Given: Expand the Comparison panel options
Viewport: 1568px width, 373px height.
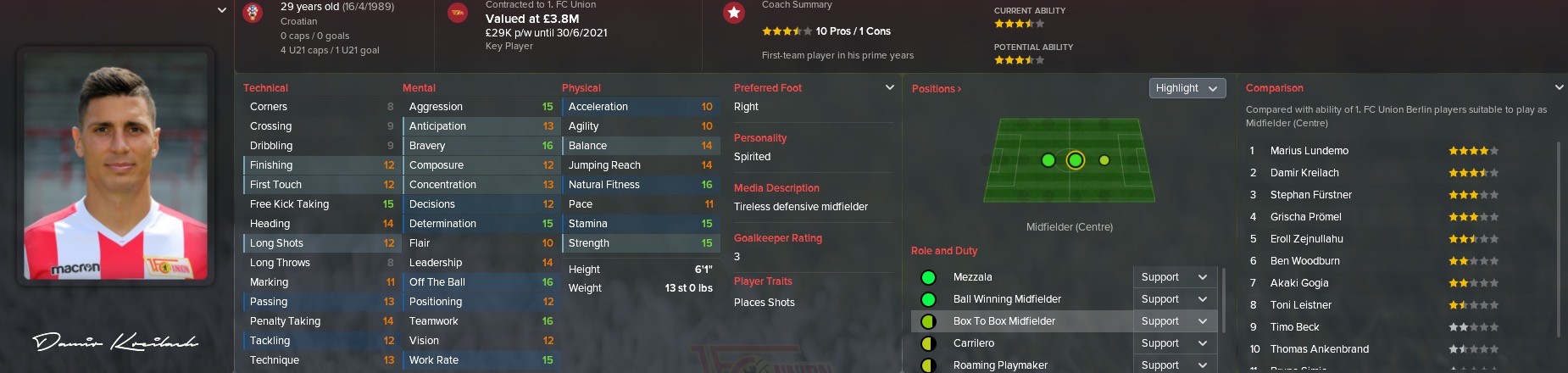Looking at the screenshot, I should [x=1559, y=87].
